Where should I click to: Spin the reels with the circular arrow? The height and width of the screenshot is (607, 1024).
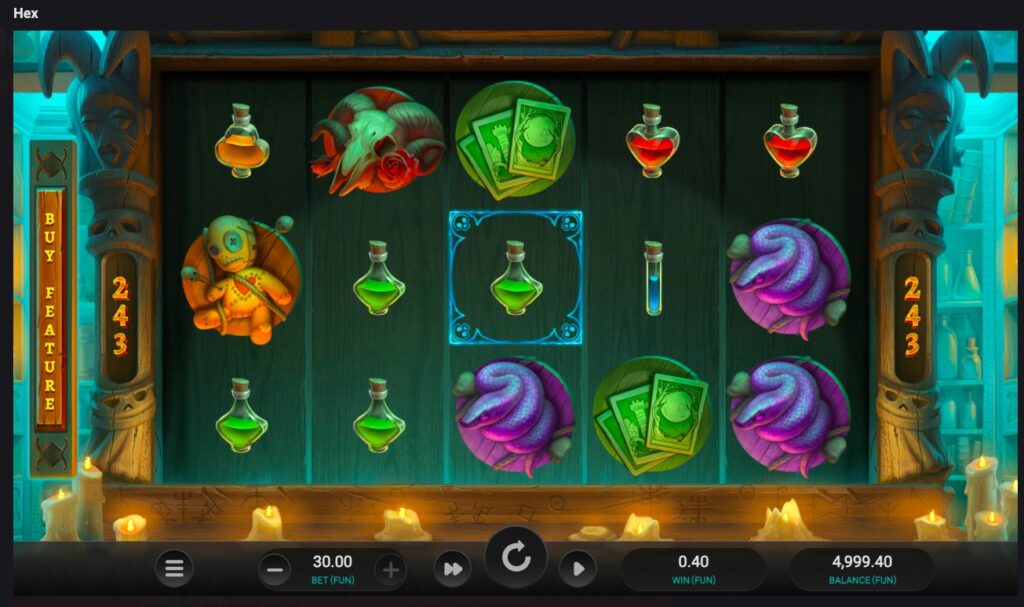point(516,557)
